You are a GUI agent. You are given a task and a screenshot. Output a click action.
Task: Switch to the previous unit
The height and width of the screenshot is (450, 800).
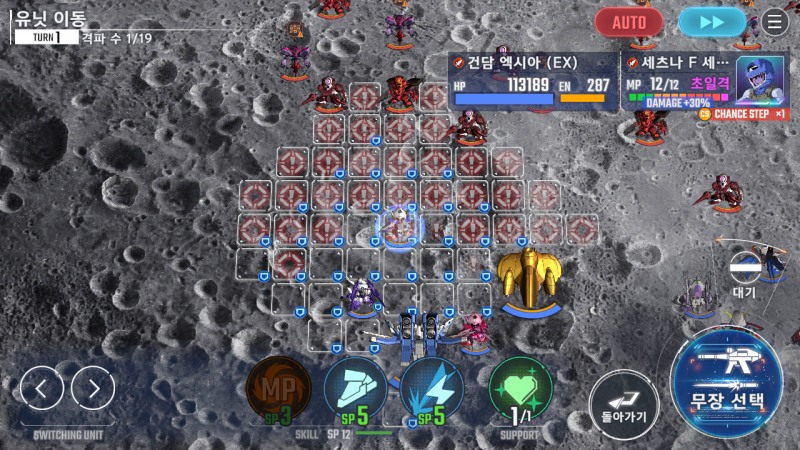[x=42, y=388]
